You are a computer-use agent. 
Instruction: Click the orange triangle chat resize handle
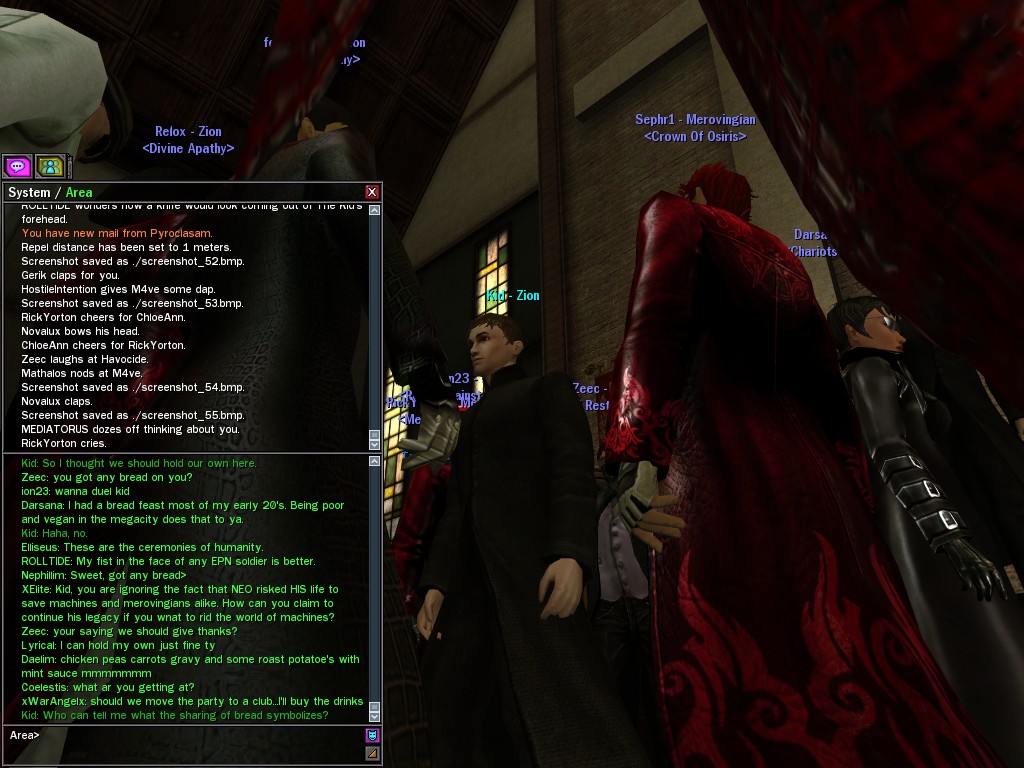pyautogui.click(x=373, y=753)
